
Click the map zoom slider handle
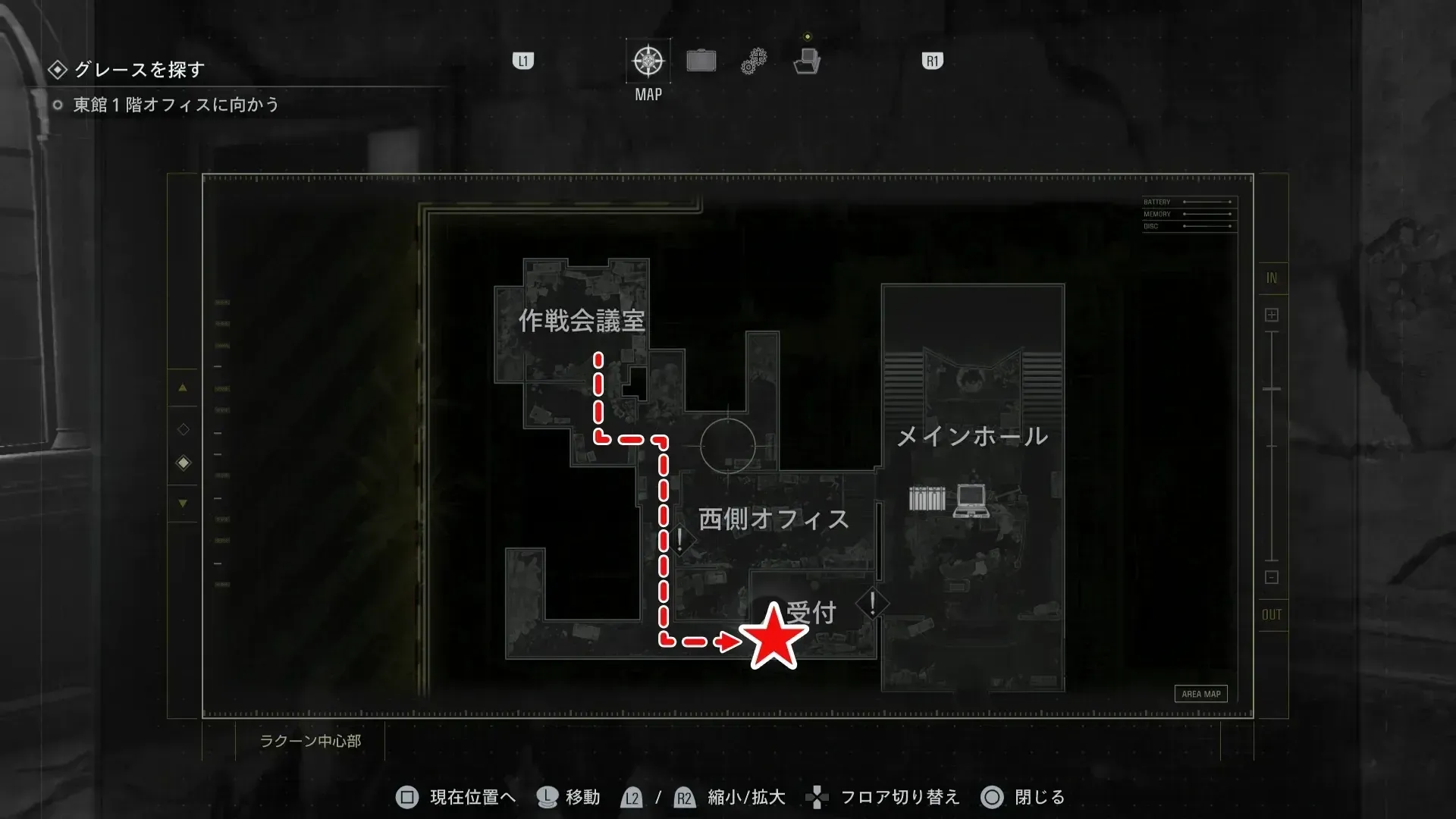[x=1271, y=388]
